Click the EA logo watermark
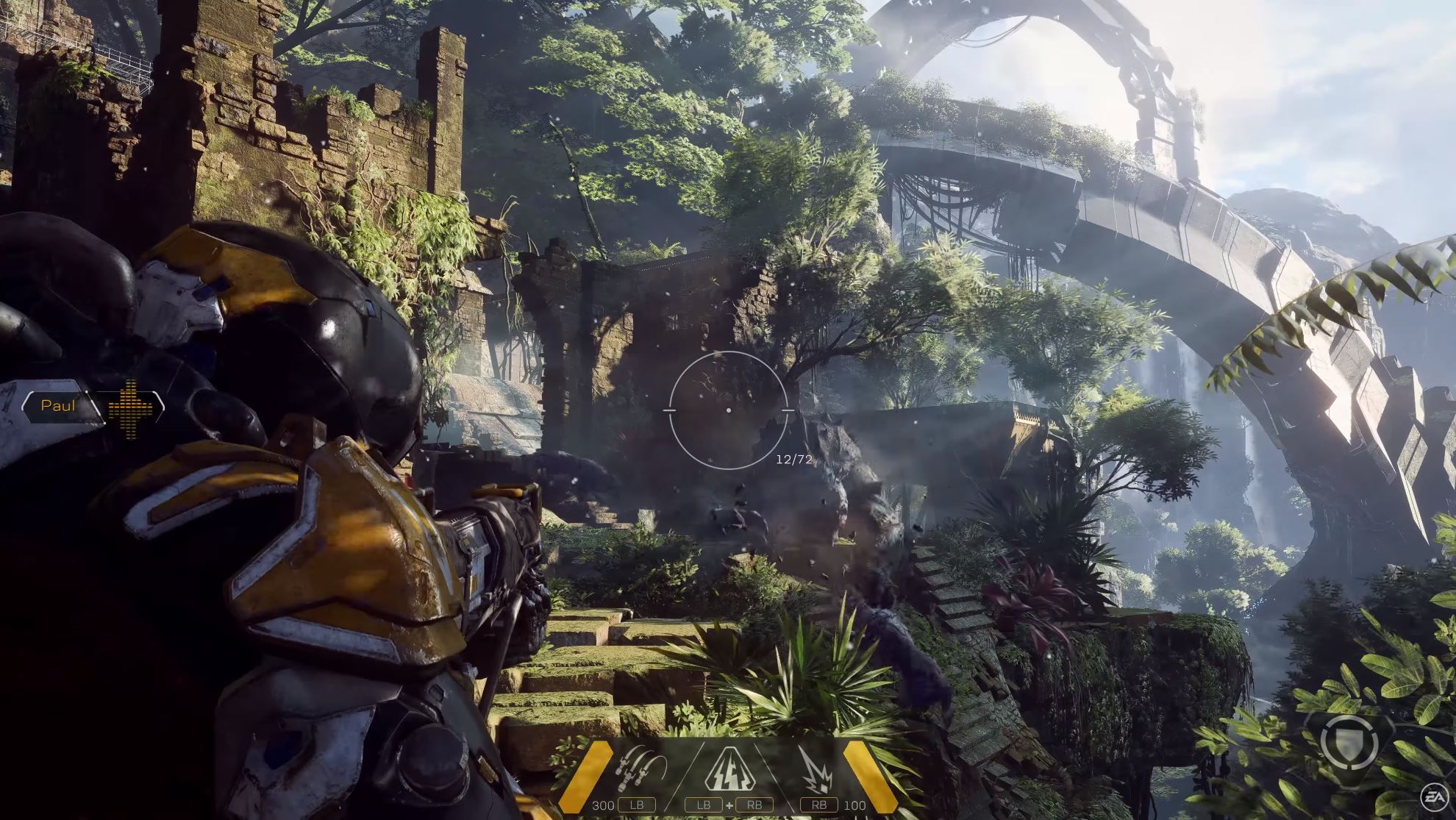The width and height of the screenshot is (1456, 820). pos(1433,795)
